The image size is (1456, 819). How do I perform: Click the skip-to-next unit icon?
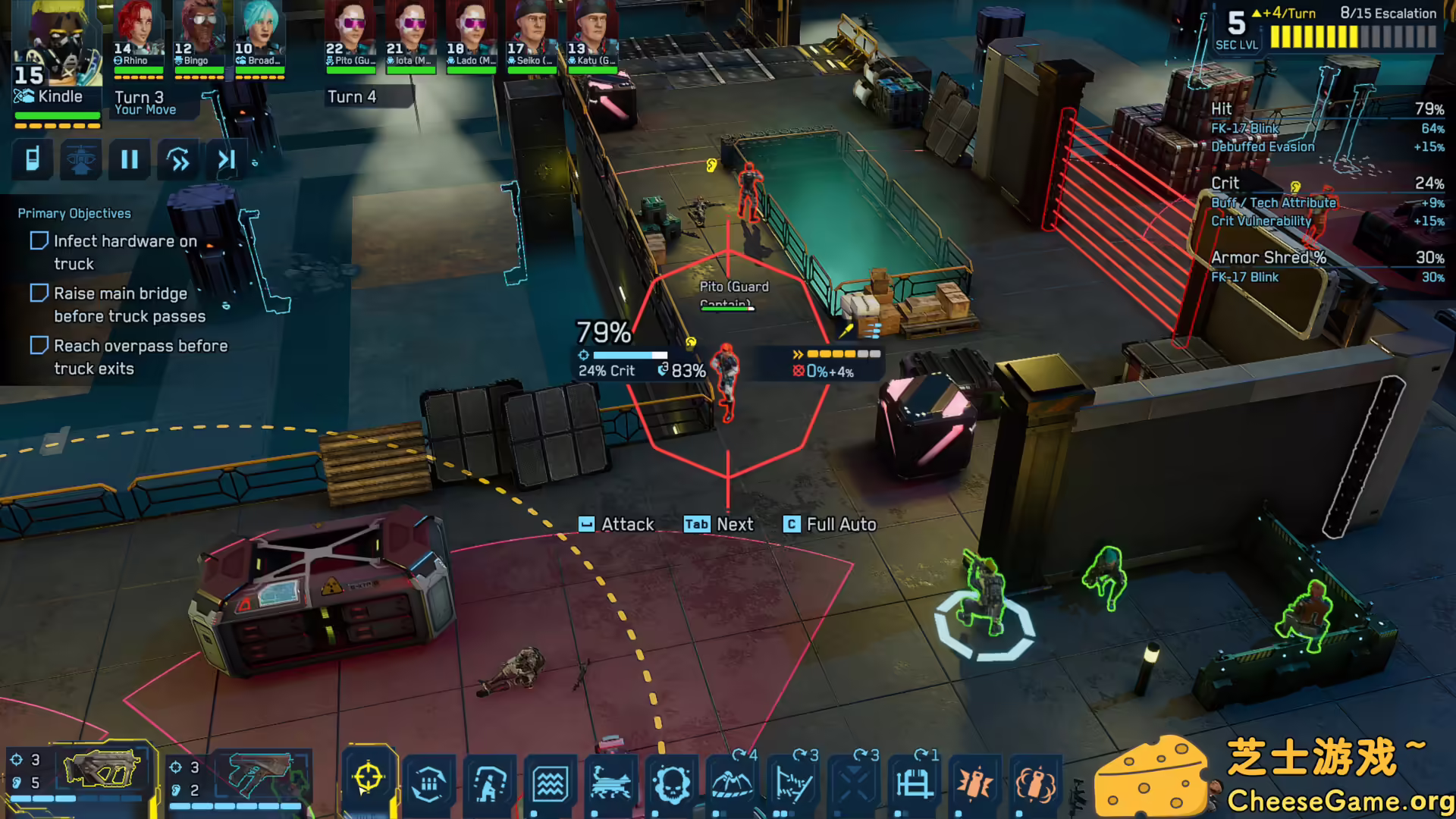[225, 160]
